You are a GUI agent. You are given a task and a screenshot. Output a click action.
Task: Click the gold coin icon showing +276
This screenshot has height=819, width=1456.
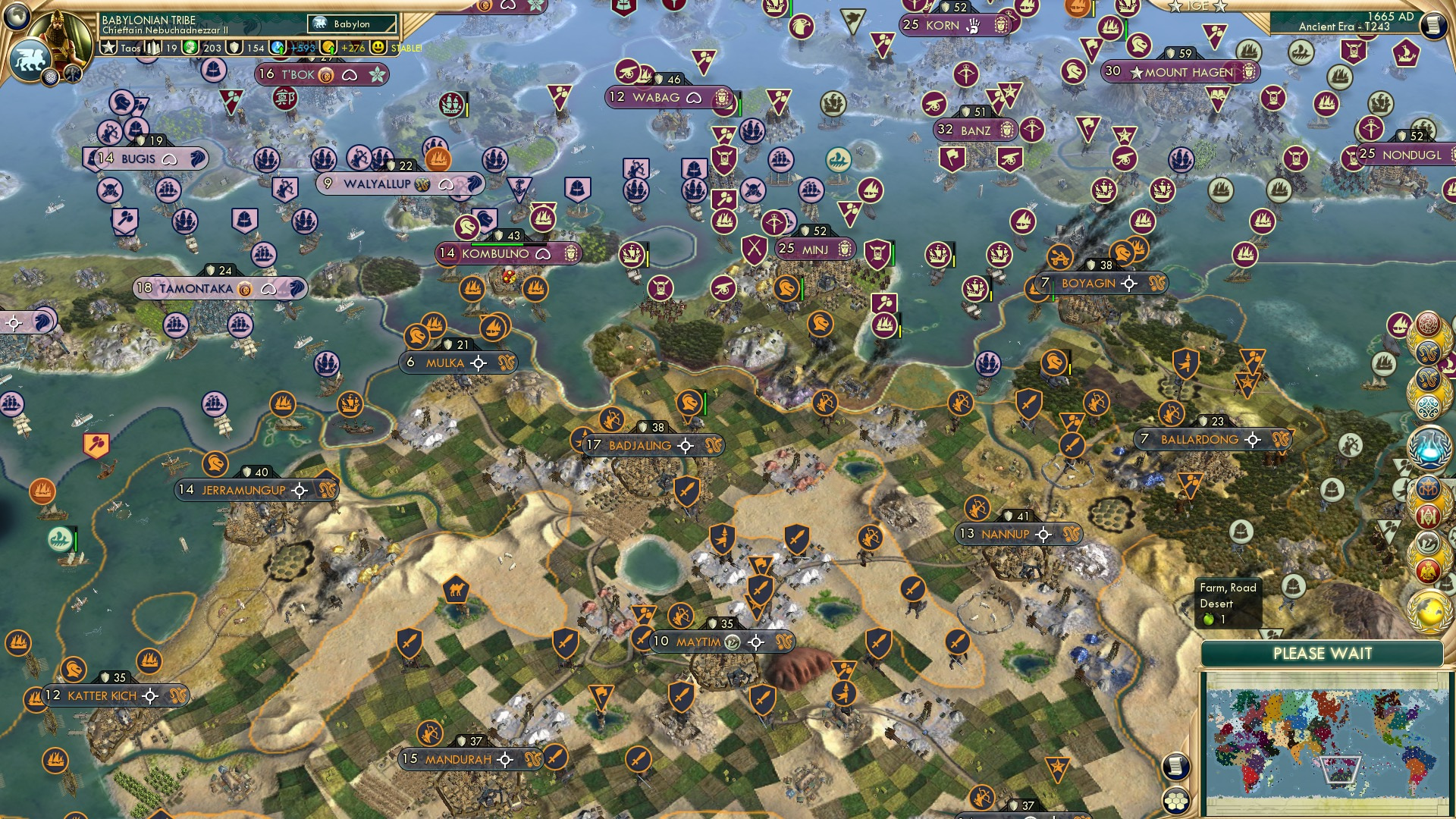point(329,48)
